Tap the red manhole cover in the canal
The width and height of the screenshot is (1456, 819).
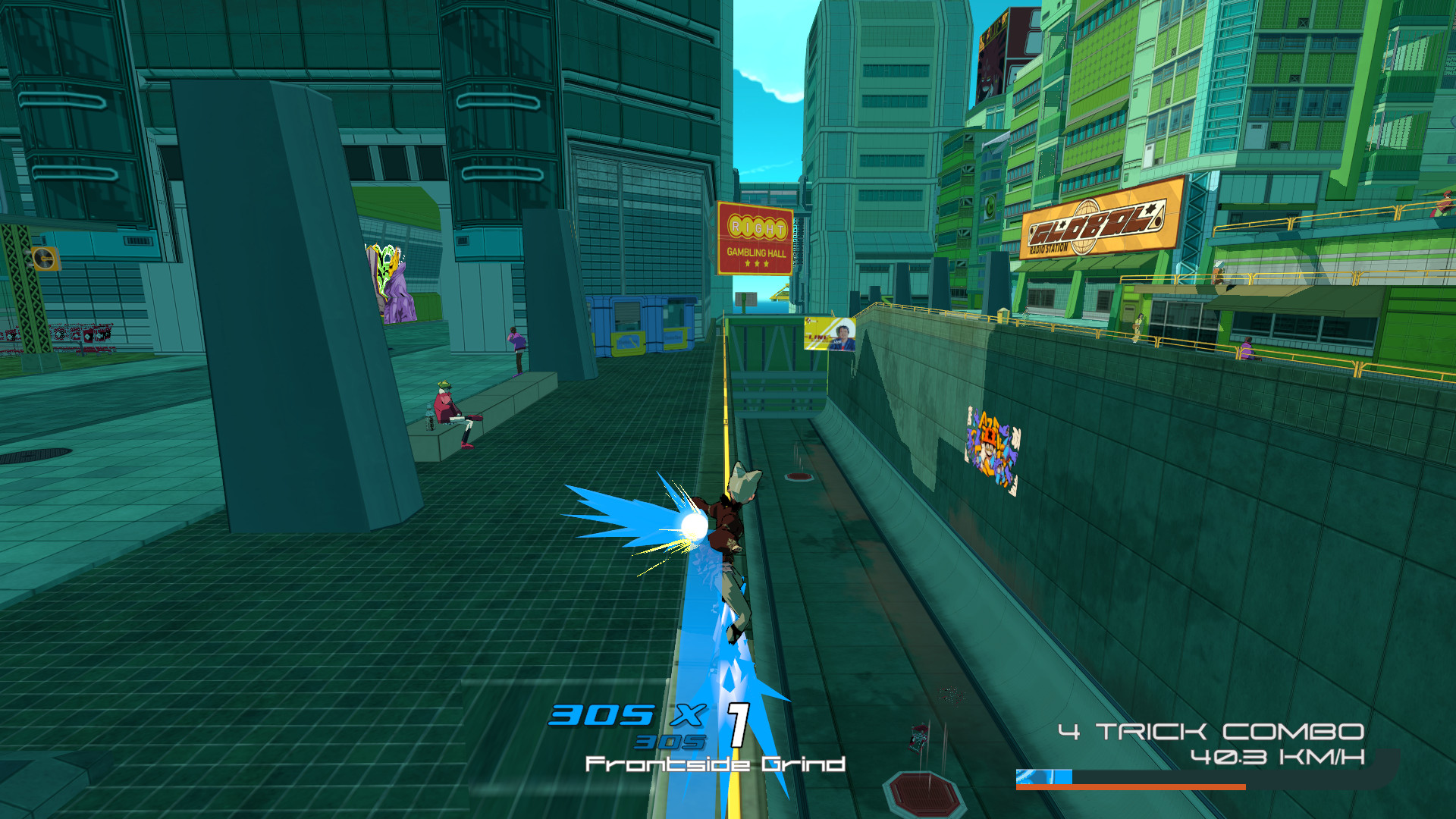(x=921, y=792)
